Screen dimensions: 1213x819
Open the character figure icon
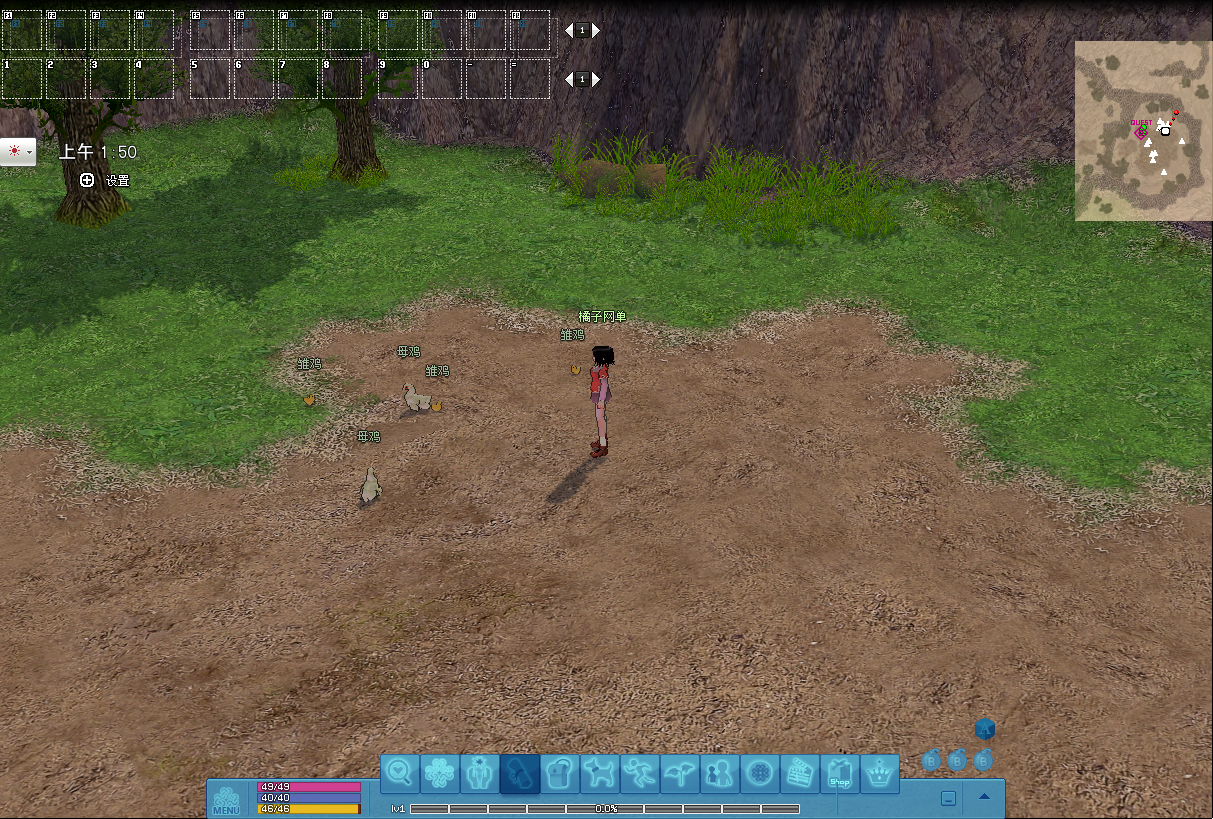pyautogui.click(x=480, y=773)
